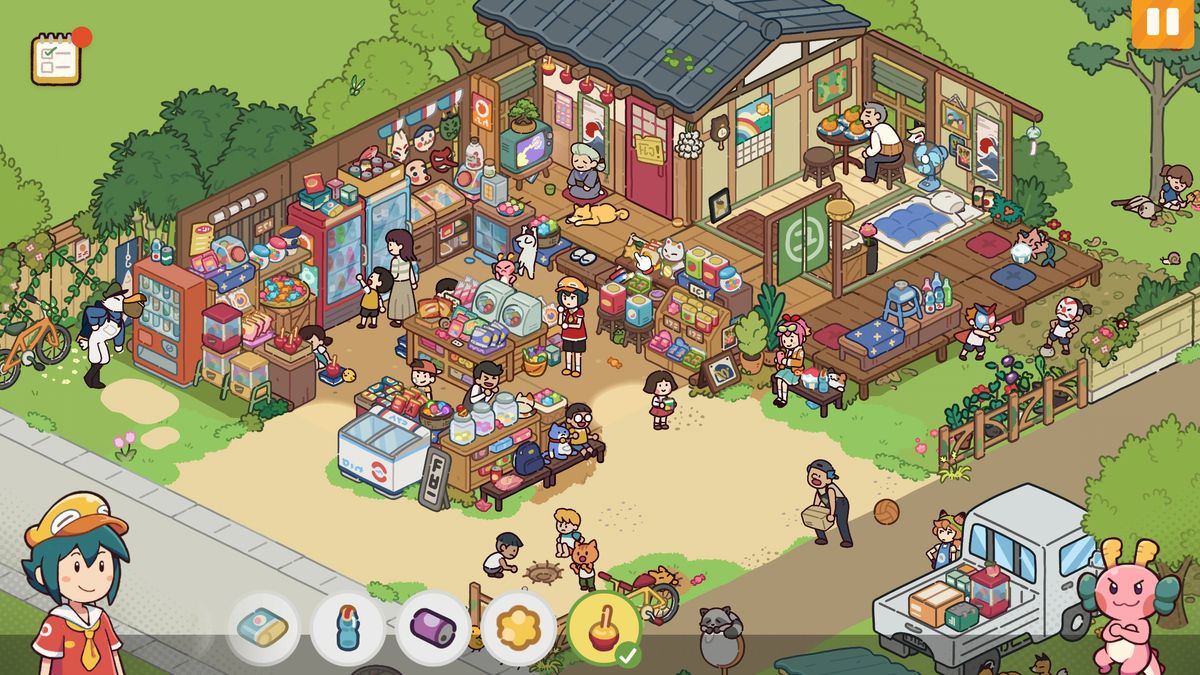Open the checklist notepad with red notification
The width and height of the screenshot is (1200, 675).
click(56, 59)
